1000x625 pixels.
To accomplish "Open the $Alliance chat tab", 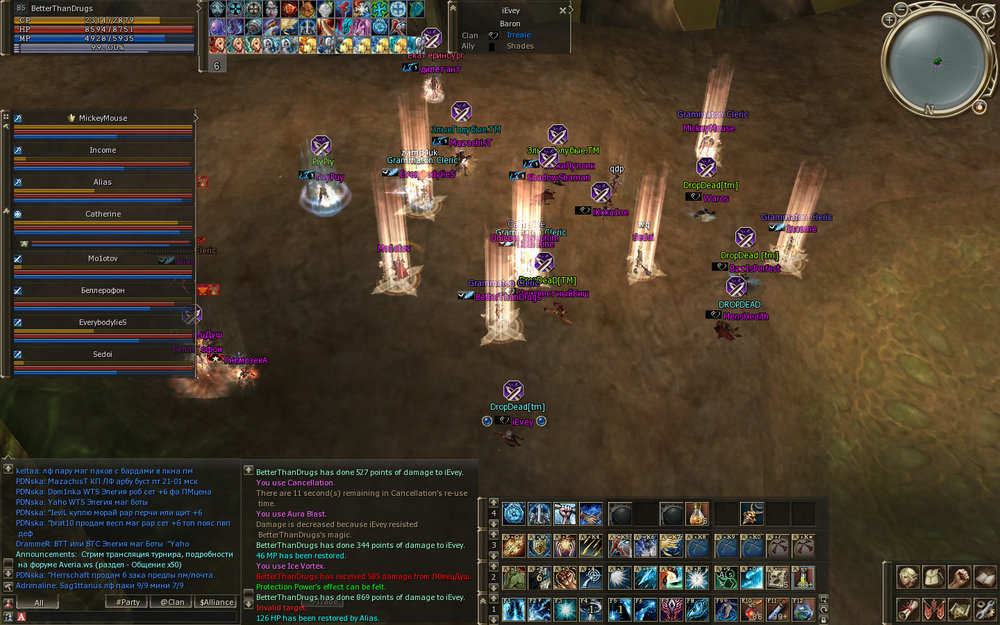I will click(215, 602).
